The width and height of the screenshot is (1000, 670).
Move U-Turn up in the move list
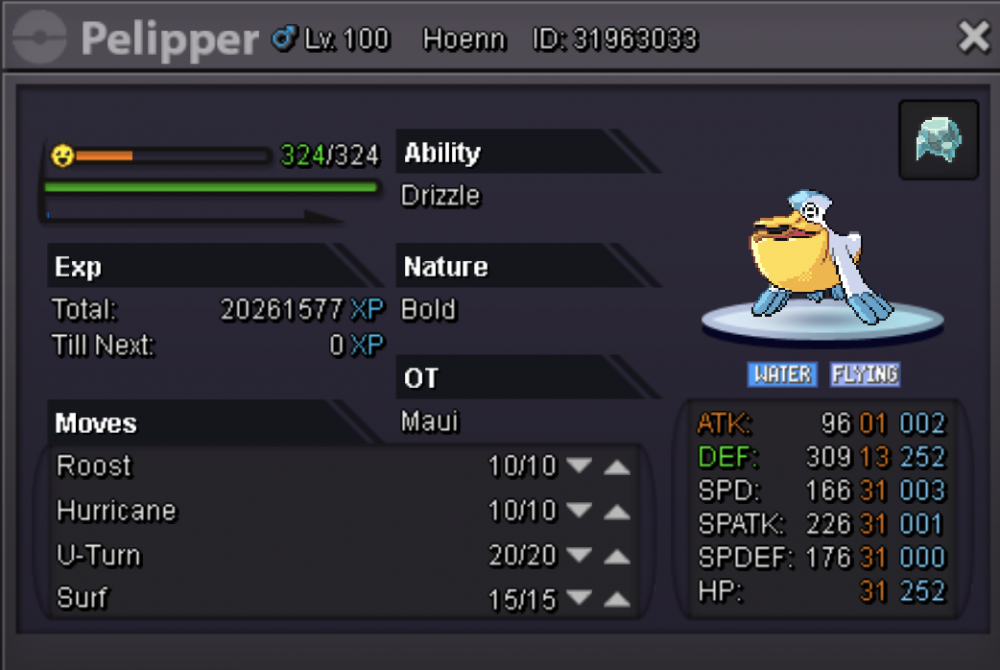617,556
